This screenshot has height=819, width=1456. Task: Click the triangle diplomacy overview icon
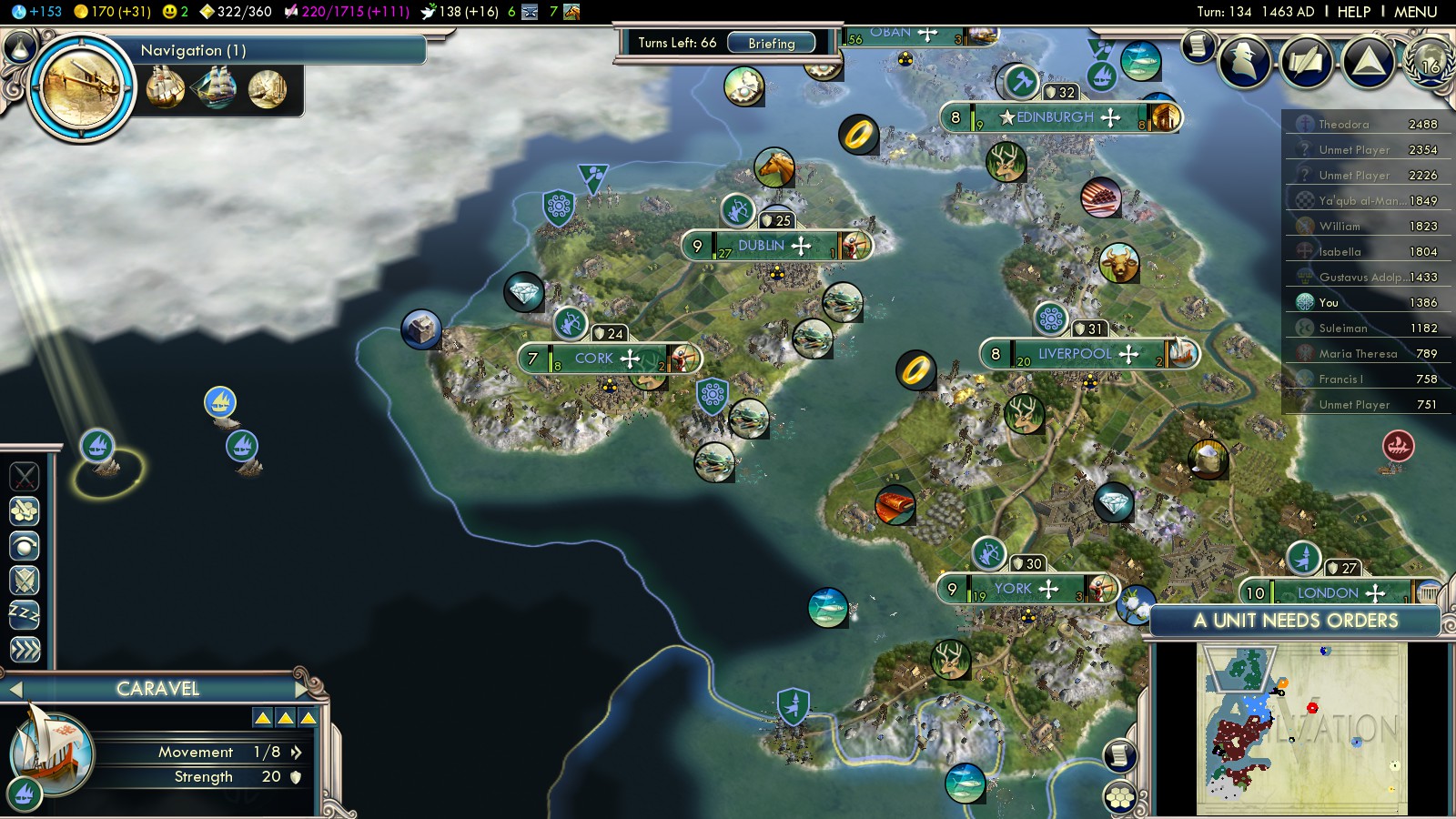pyautogui.click(x=1368, y=61)
